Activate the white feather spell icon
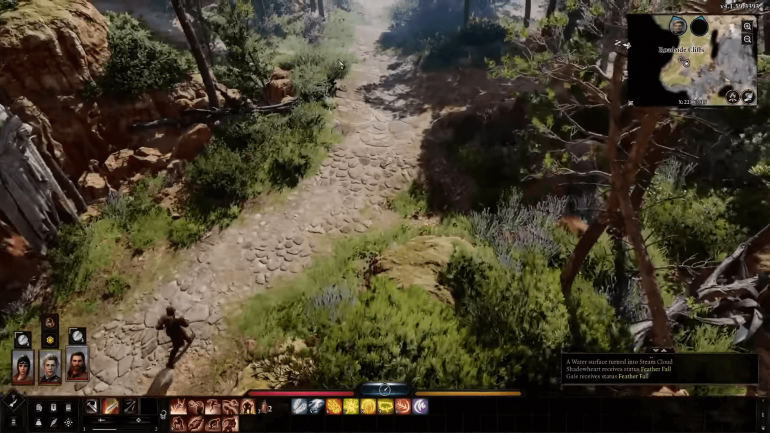This screenshot has width=770, height=433. coord(300,406)
